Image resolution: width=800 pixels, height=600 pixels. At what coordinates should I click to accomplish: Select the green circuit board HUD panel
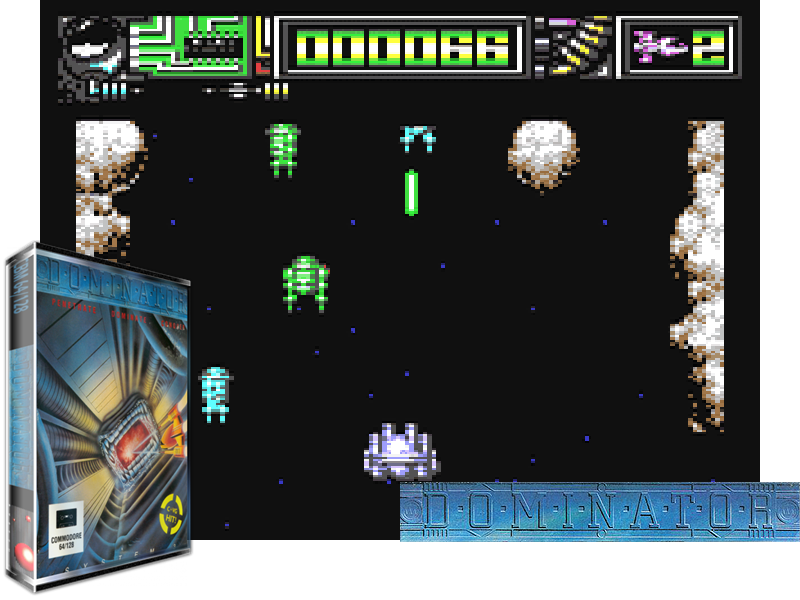click(190, 46)
